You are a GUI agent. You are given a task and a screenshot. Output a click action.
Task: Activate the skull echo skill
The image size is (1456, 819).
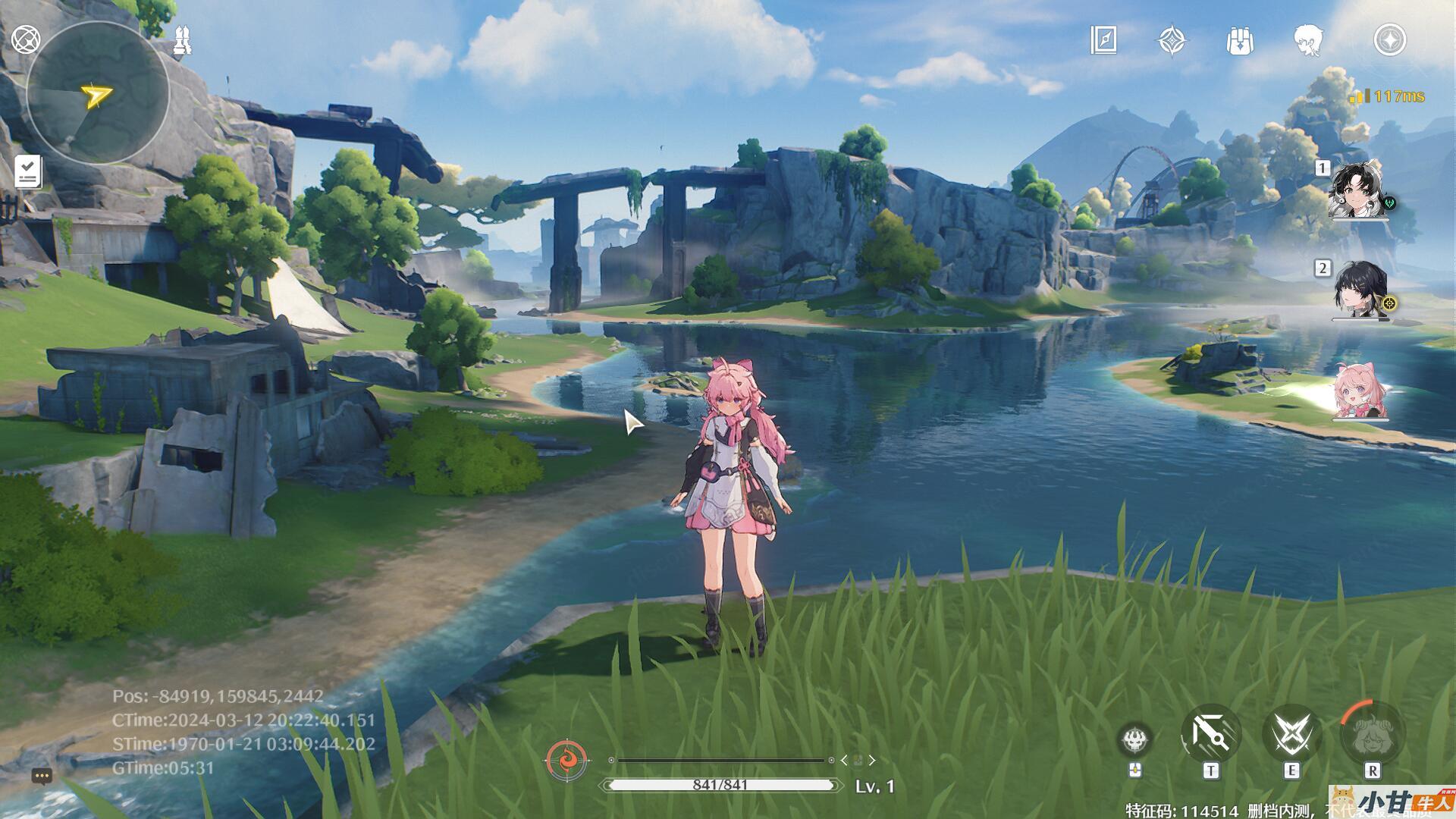pyautogui.click(x=1135, y=739)
